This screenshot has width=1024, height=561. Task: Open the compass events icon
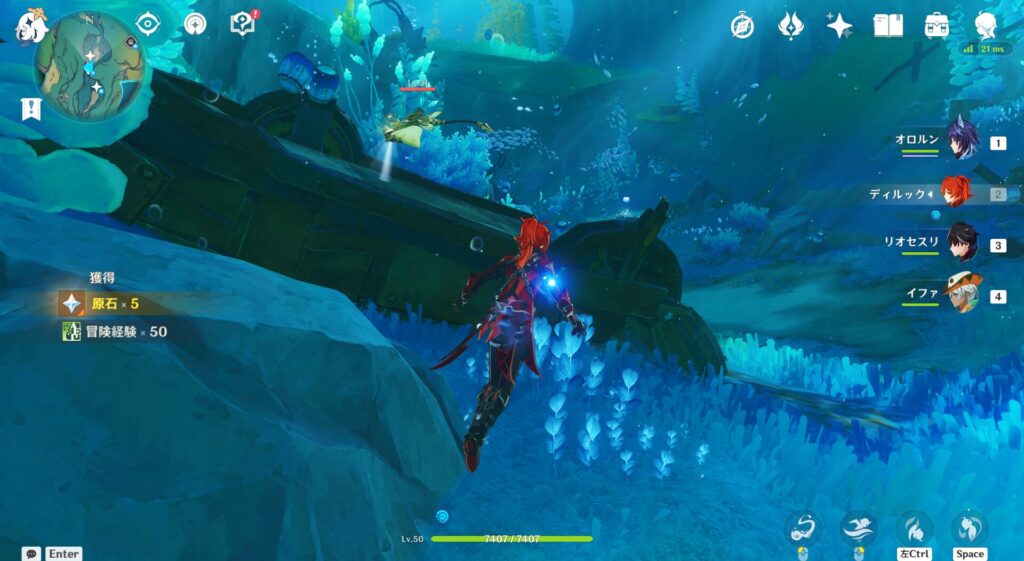[742, 26]
